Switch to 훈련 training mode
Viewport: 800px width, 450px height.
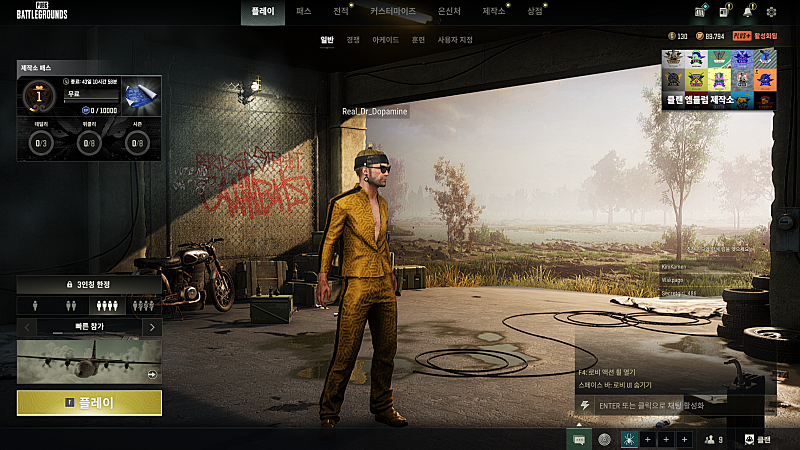(x=418, y=40)
